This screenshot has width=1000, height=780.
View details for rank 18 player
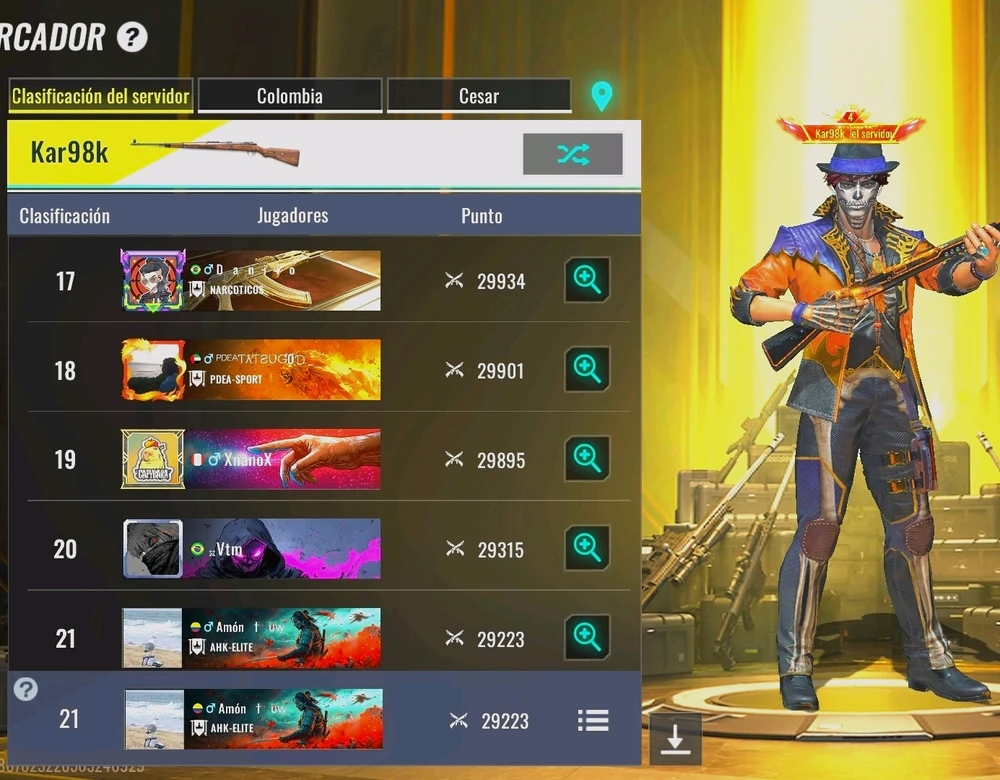coord(588,370)
